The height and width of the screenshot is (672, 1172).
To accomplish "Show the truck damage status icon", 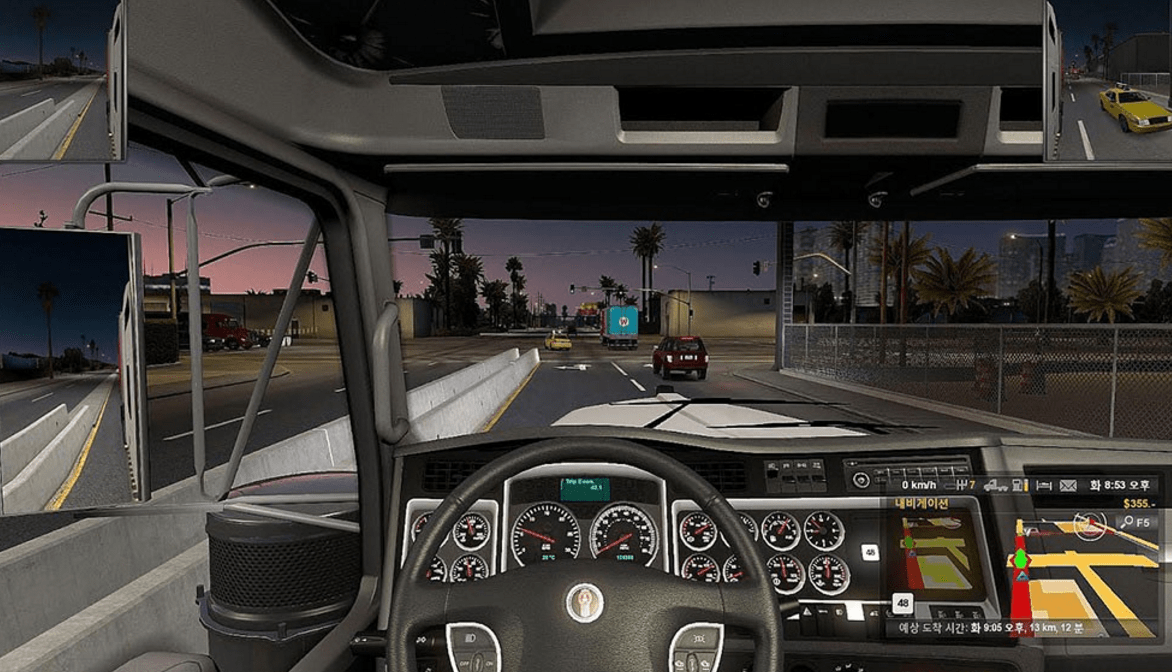I will (995, 485).
